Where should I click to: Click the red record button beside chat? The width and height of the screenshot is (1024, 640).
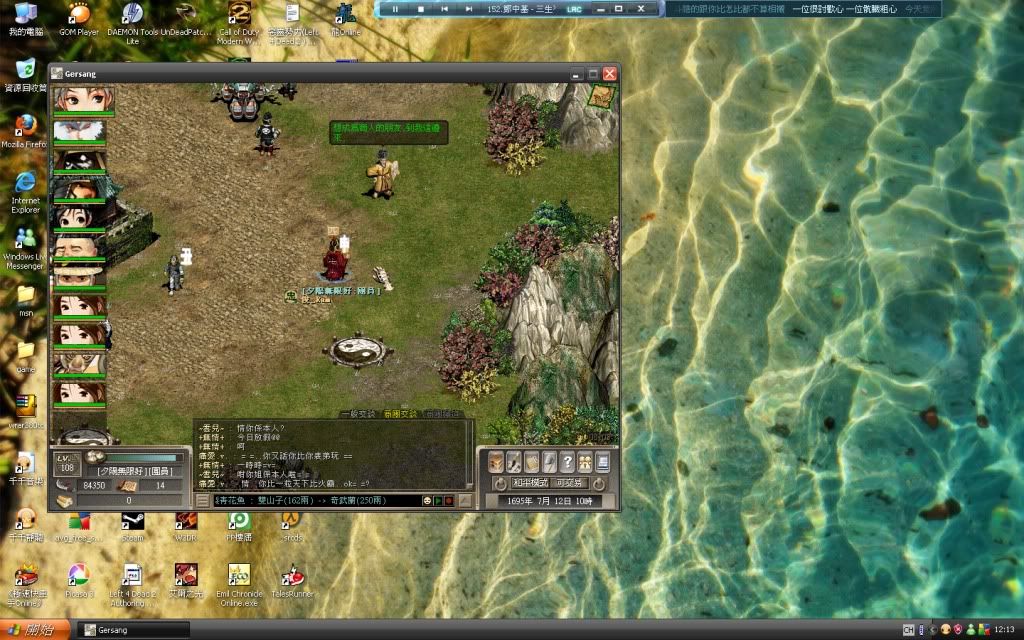click(x=449, y=500)
